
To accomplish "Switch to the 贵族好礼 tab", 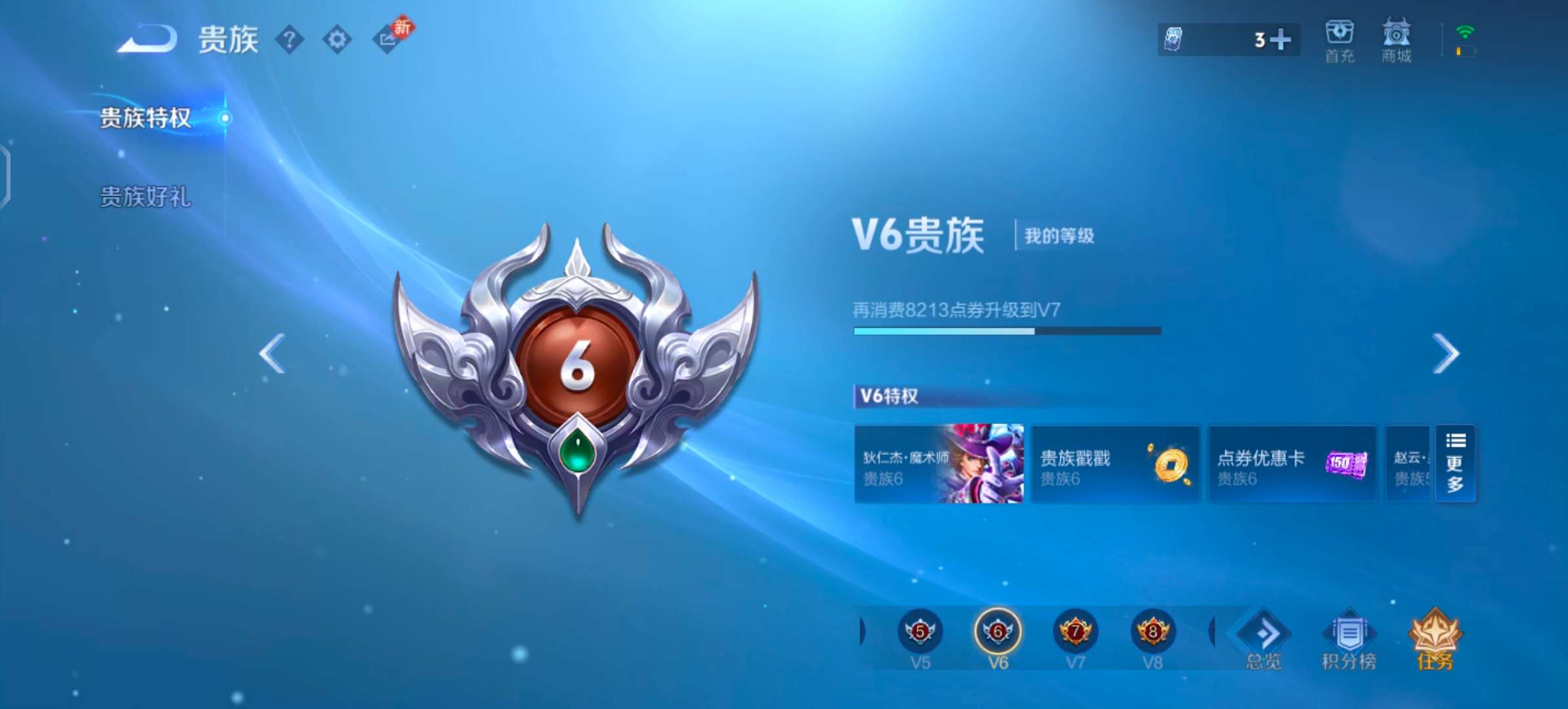I will 145,197.
